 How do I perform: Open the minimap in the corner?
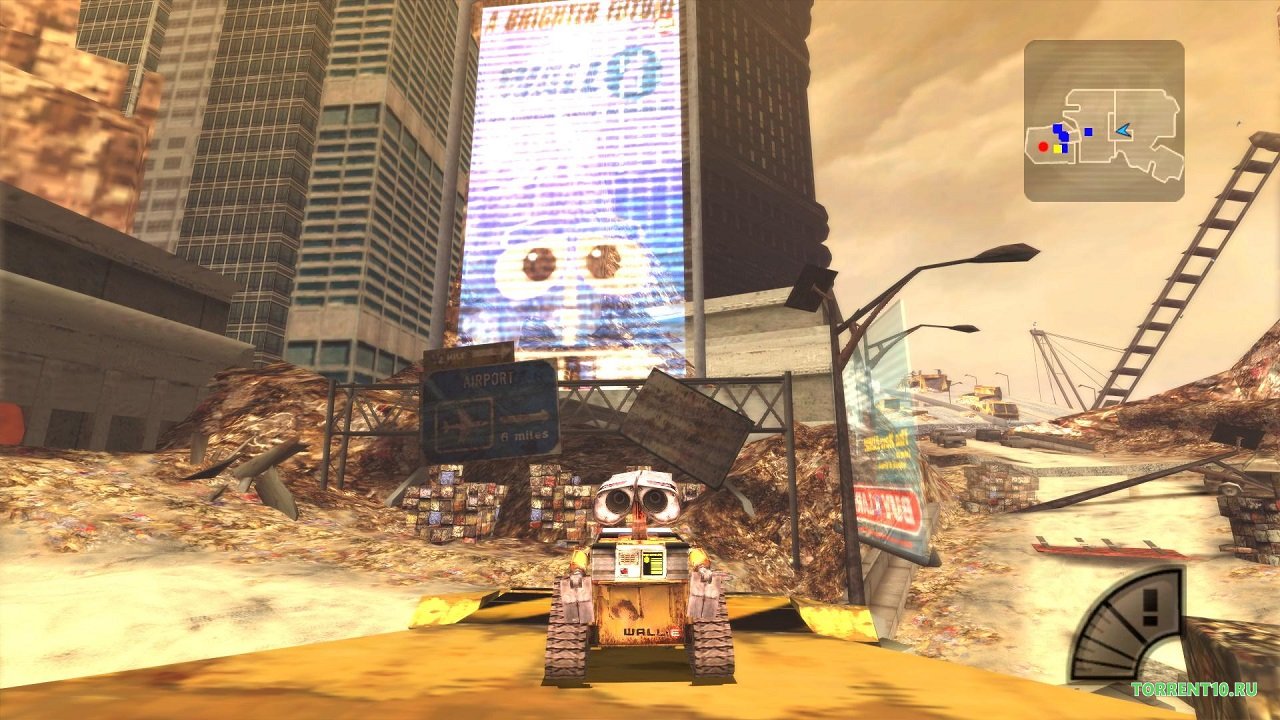[x=1104, y=120]
